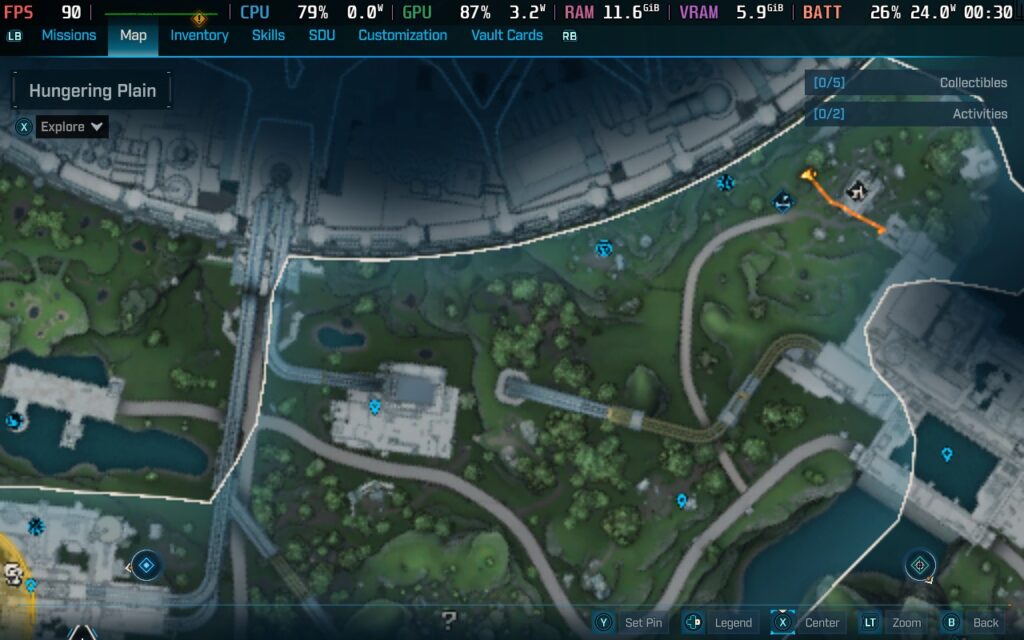This screenshot has height=640, width=1024.
Task: Center the map on the player
Action: coord(808,622)
